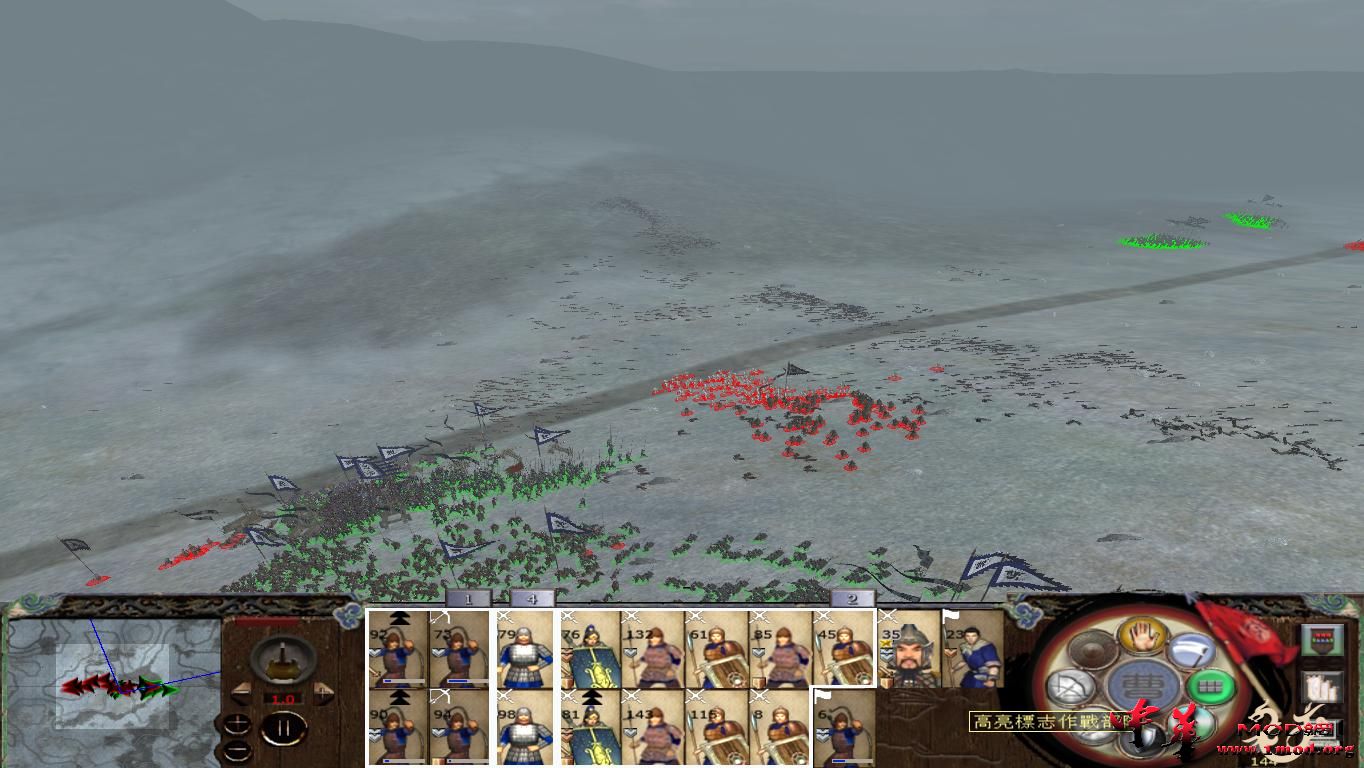The height and width of the screenshot is (768, 1364).
Task: Increase battle speed with the right arrow stepper
Action: tap(322, 692)
